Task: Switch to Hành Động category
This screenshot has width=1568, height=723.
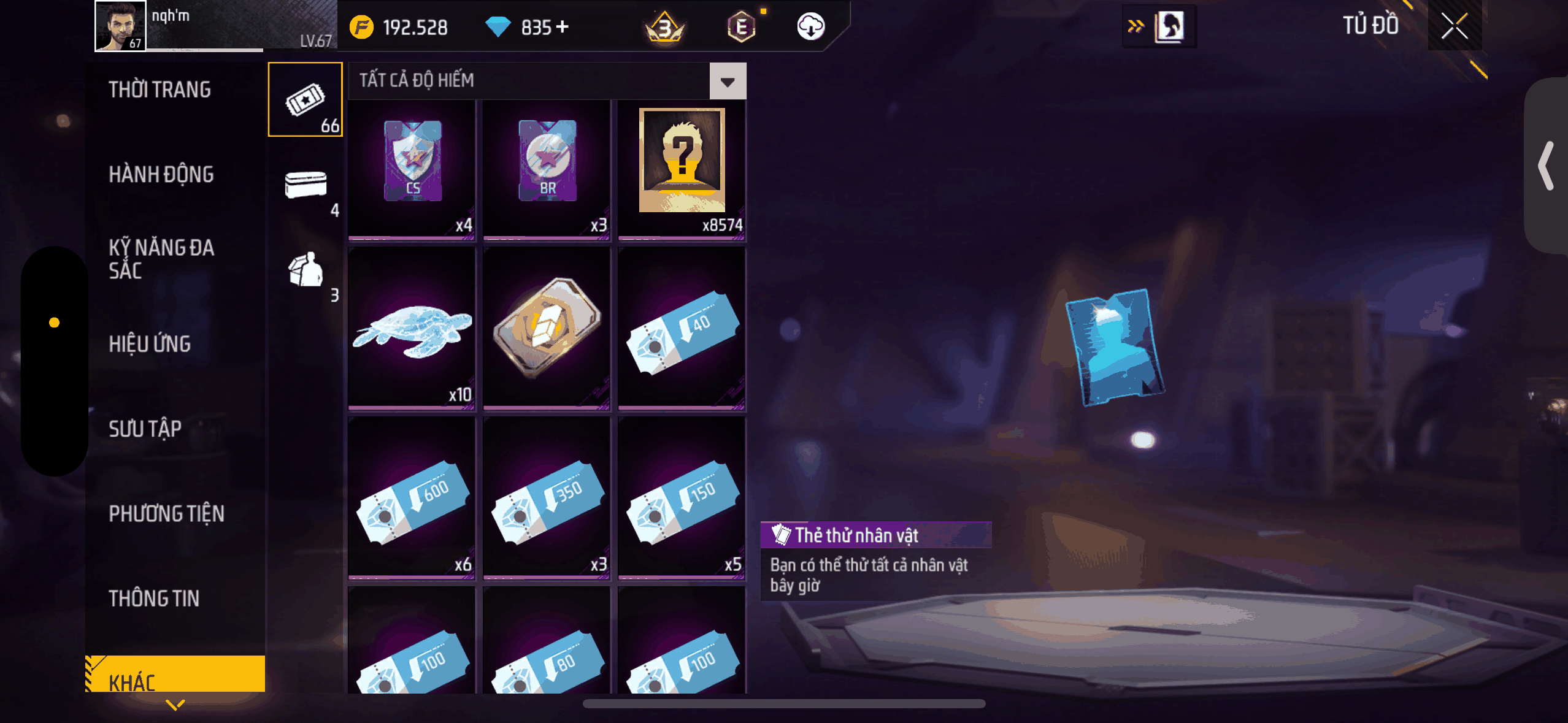Action: 161,174
